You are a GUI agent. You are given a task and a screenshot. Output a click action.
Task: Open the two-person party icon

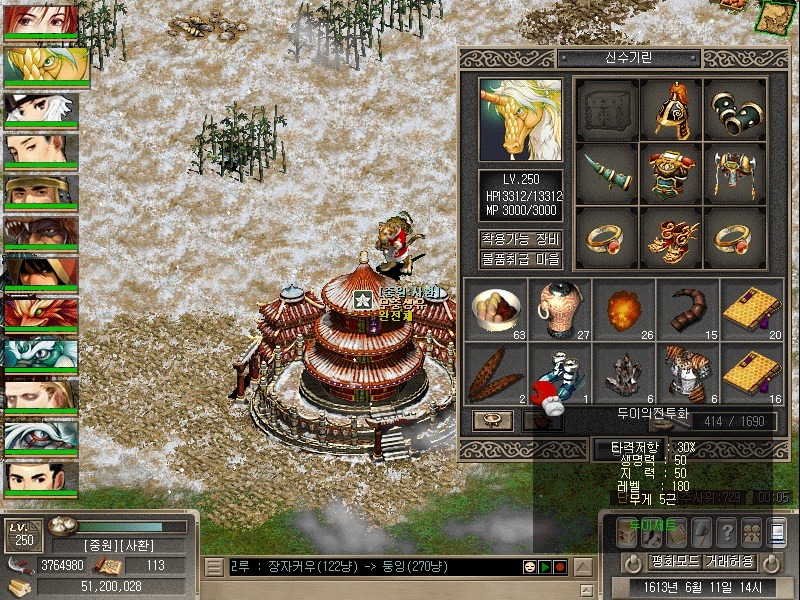[x=752, y=532]
